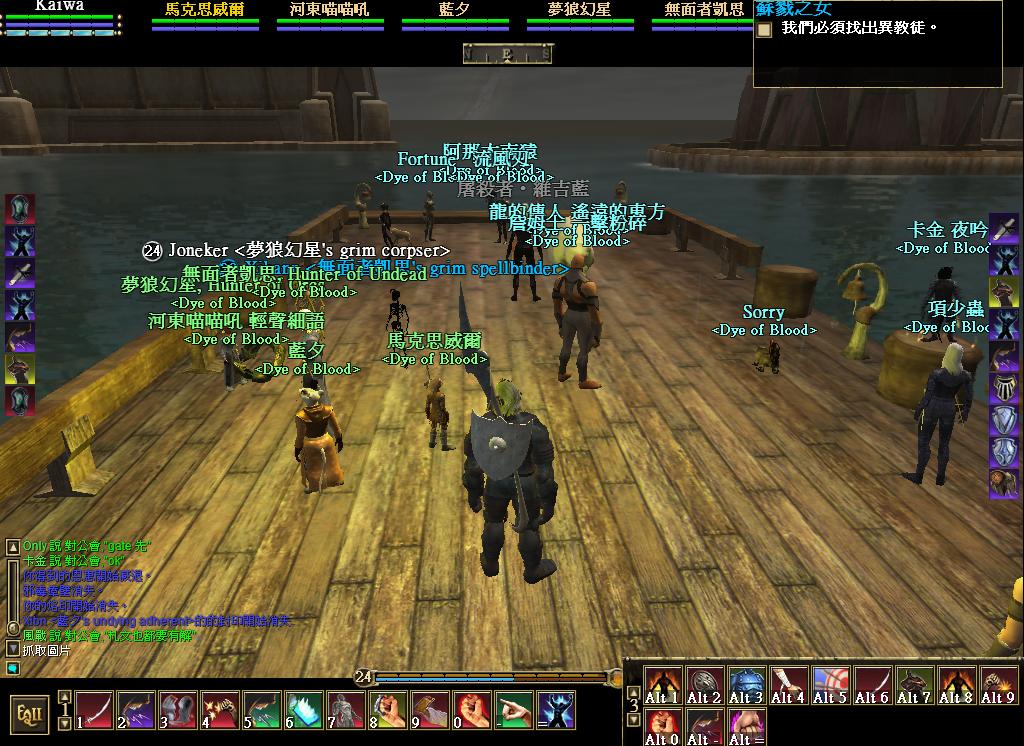Open the EQII main menu button
The image size is (1024, 746).
coord(29,714)
